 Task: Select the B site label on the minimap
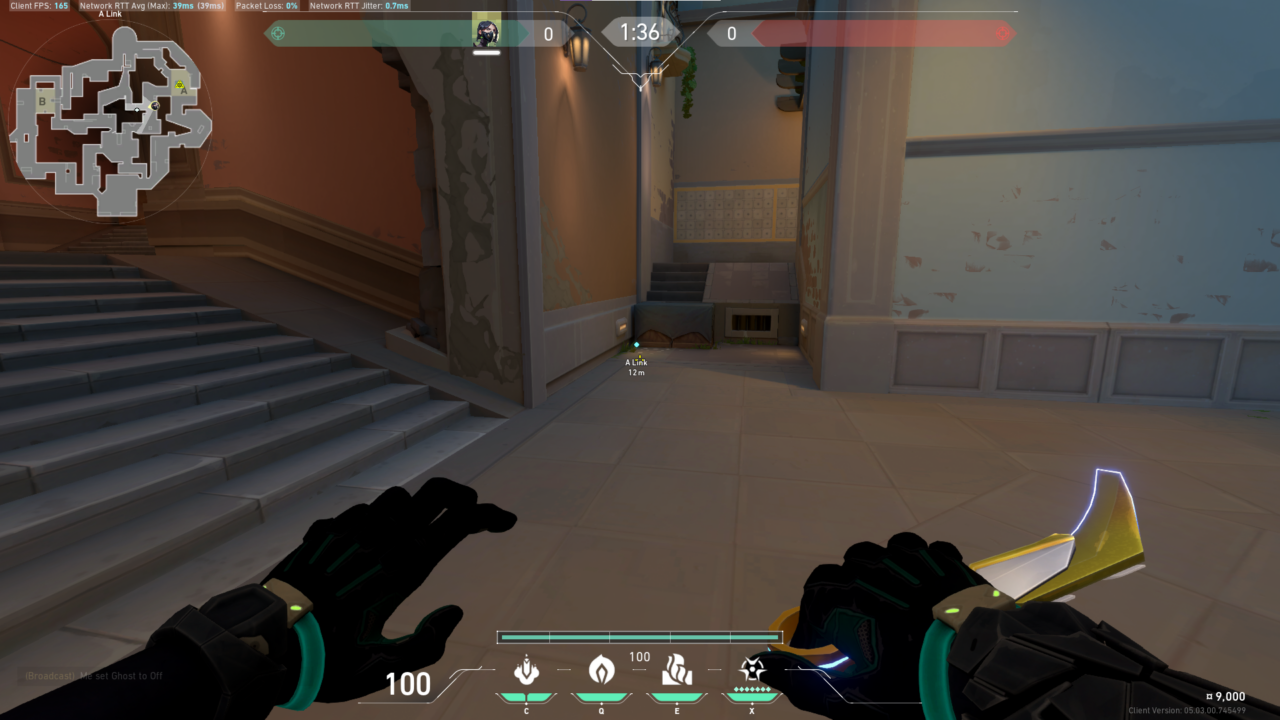click(43, 101)
